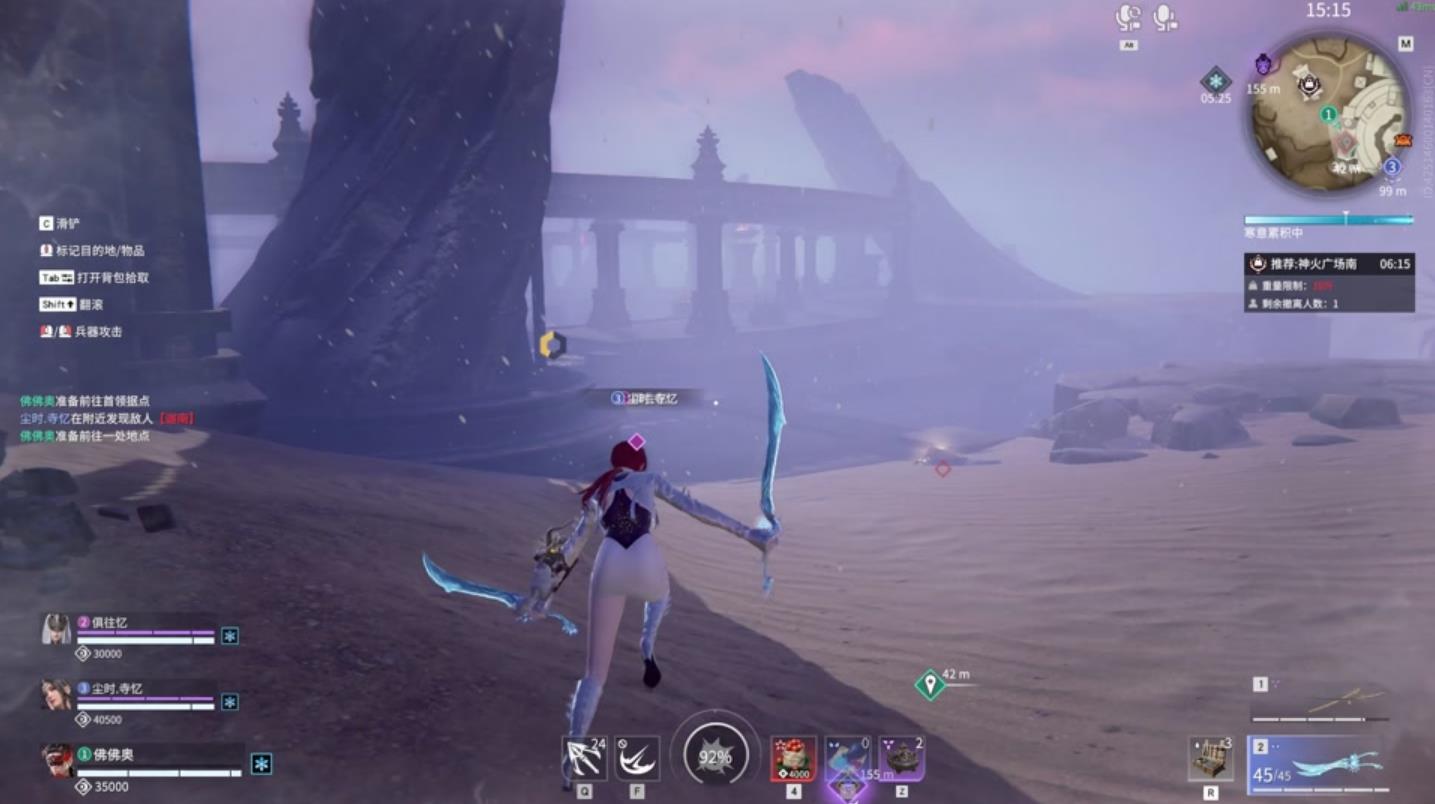
Task: Use the incense burner item slot
Action: (x=902, y=758)
